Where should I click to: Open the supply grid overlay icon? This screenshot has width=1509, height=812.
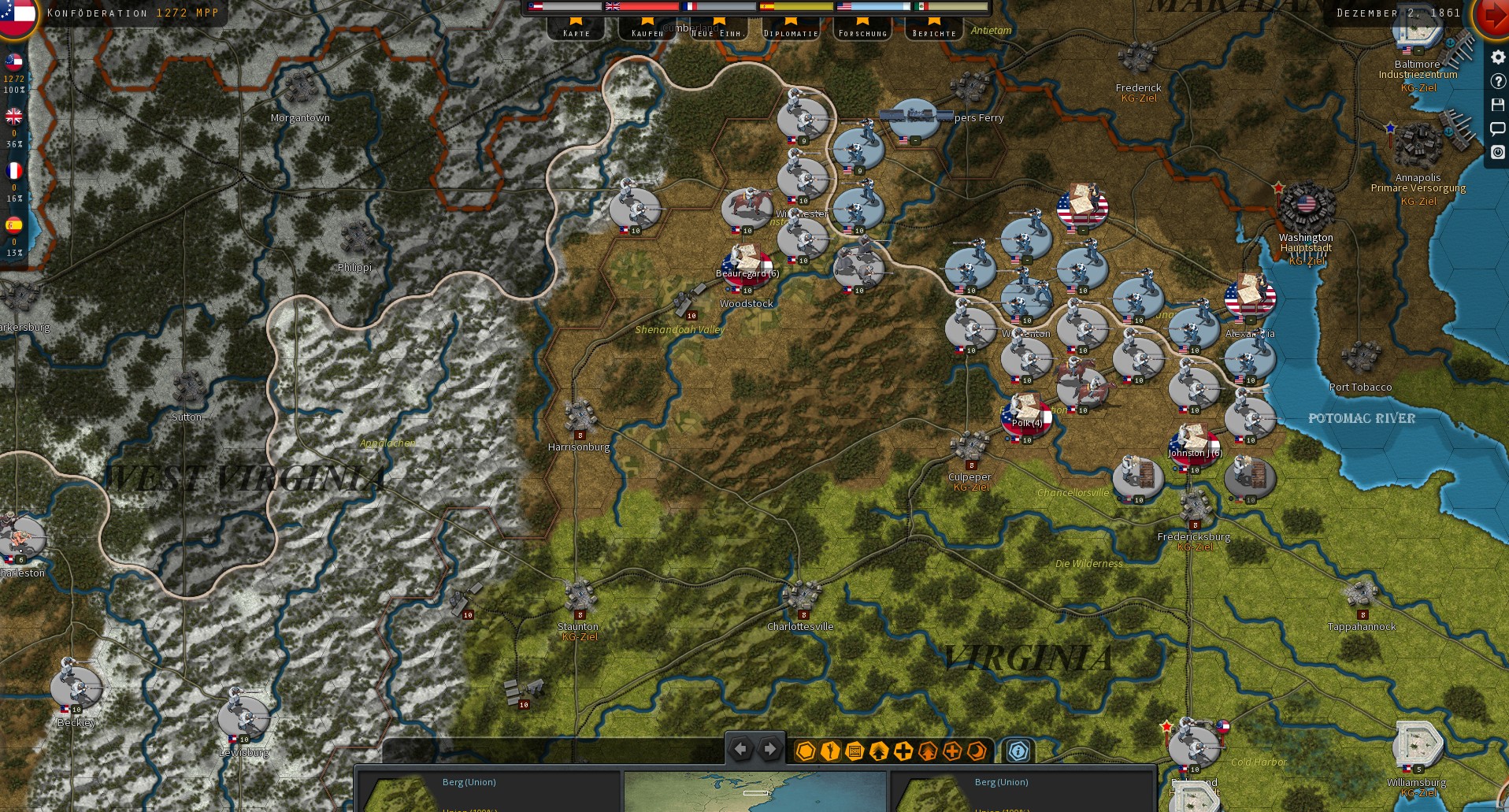[x=853, y=751]
